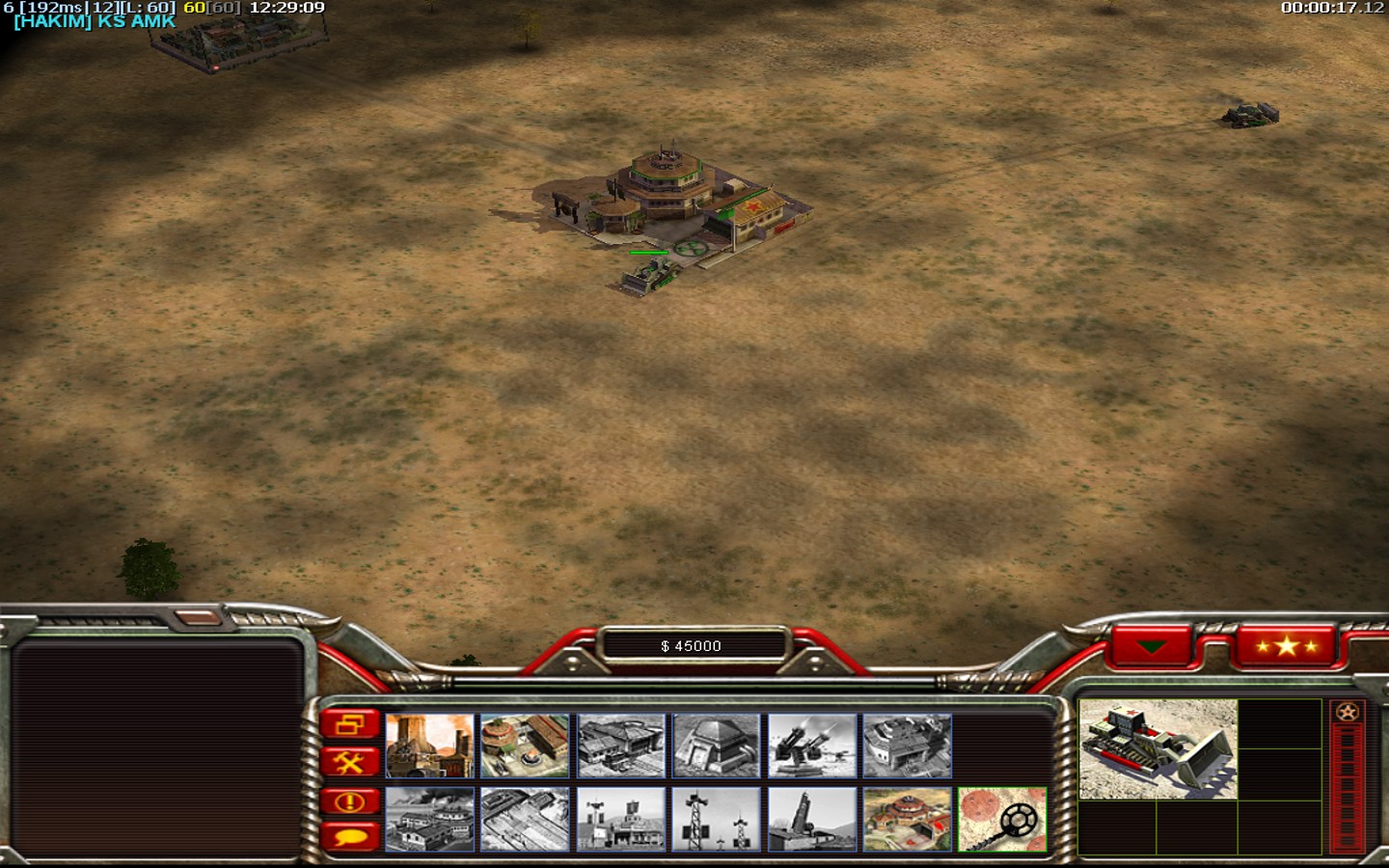Select the Nuclear Missile silo icon
This screenshot has width=1389, height=868.
[812, 820]
